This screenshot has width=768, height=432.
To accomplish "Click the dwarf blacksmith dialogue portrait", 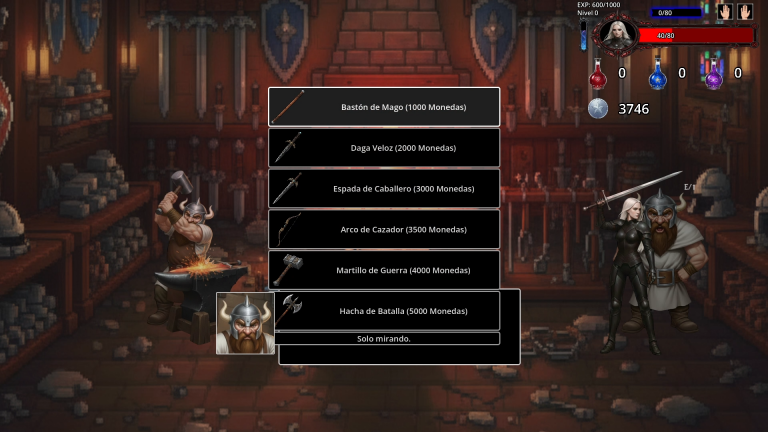I will coord(245,323).
